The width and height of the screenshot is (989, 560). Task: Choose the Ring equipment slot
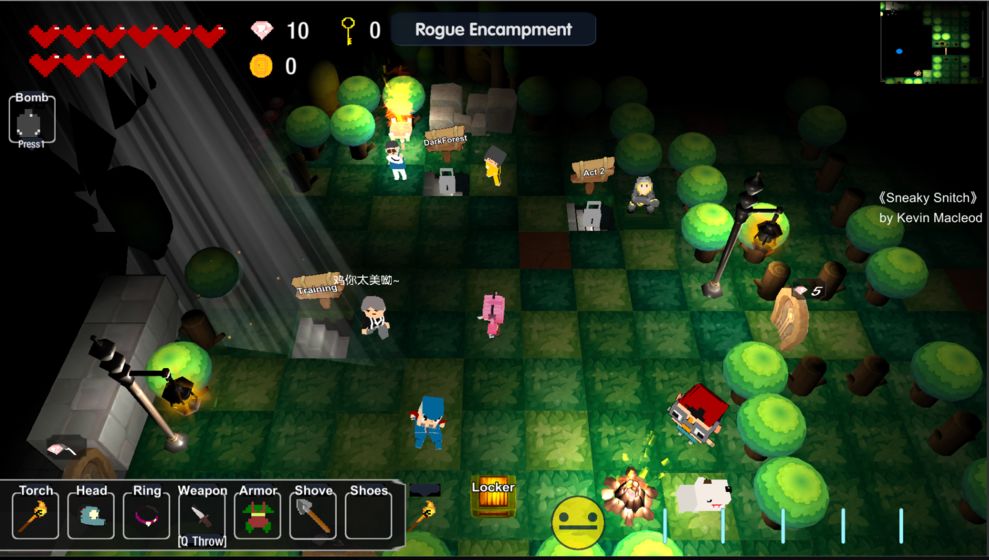(x=147, y=516)
